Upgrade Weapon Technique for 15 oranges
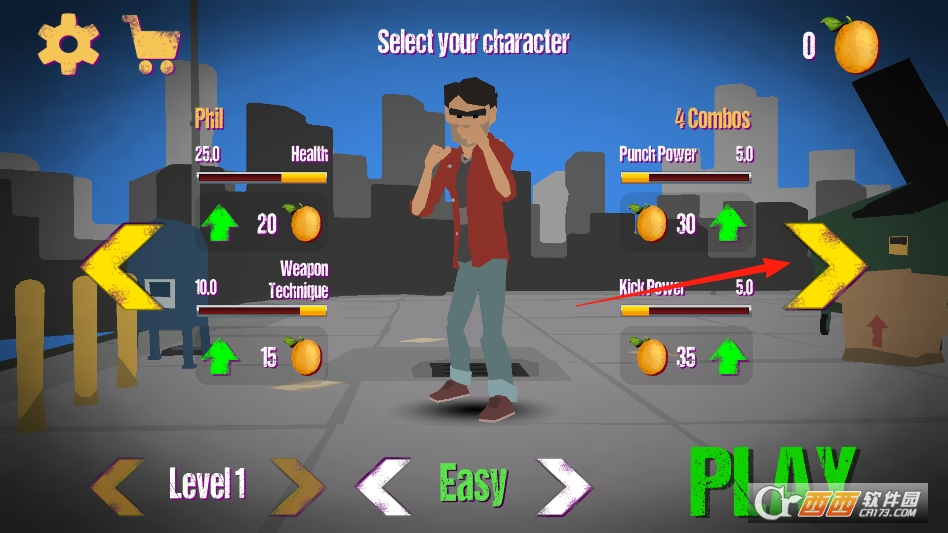This screenshot has width=948, height=533. pos(220,356)
